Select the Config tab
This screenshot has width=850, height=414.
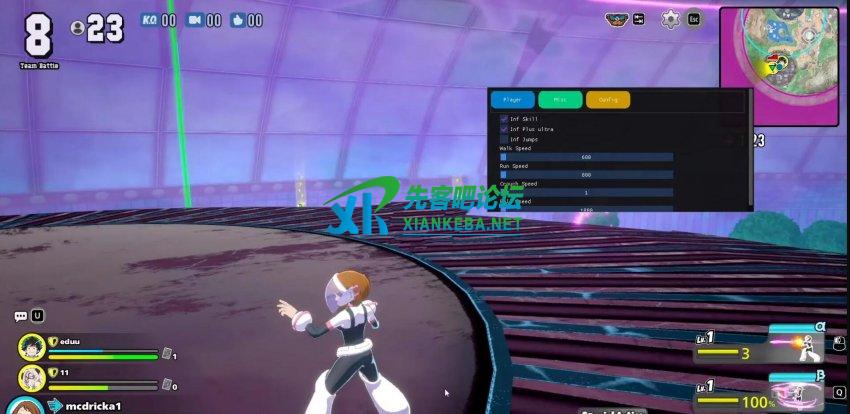click(x=607, y=100)
